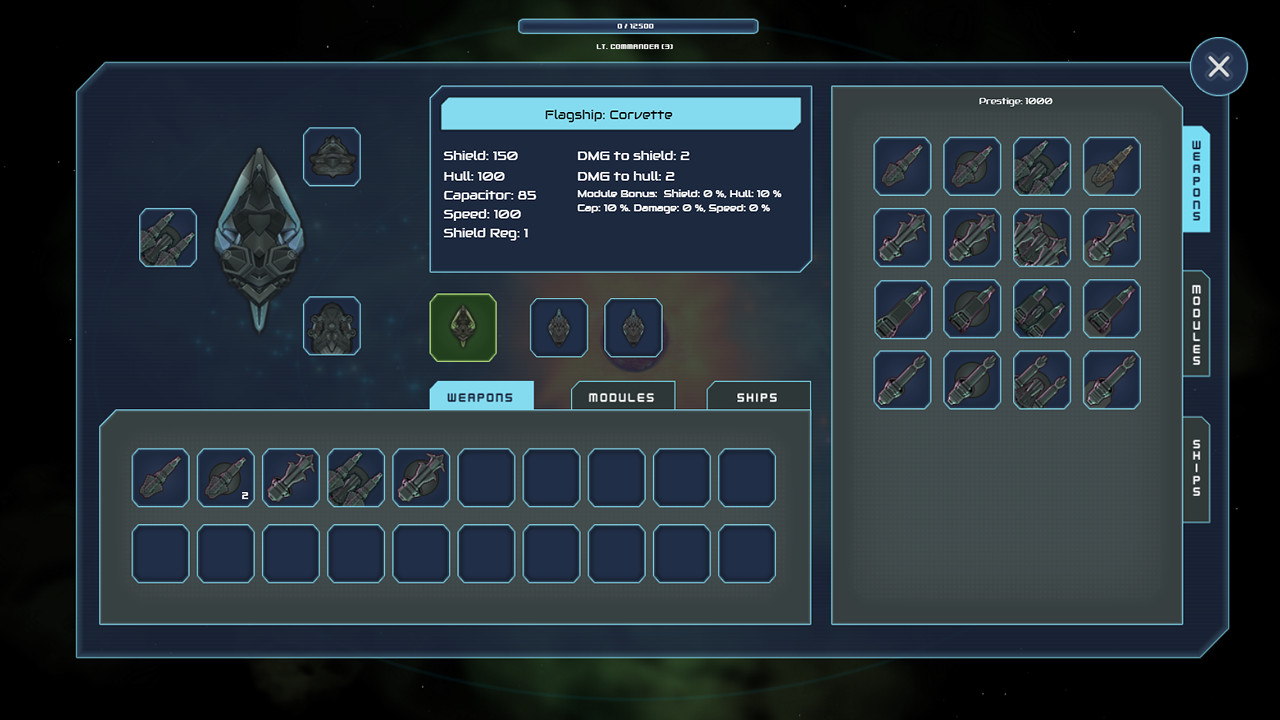Click the top weapon hardpoint on the flagship

(x=332, y=157)
